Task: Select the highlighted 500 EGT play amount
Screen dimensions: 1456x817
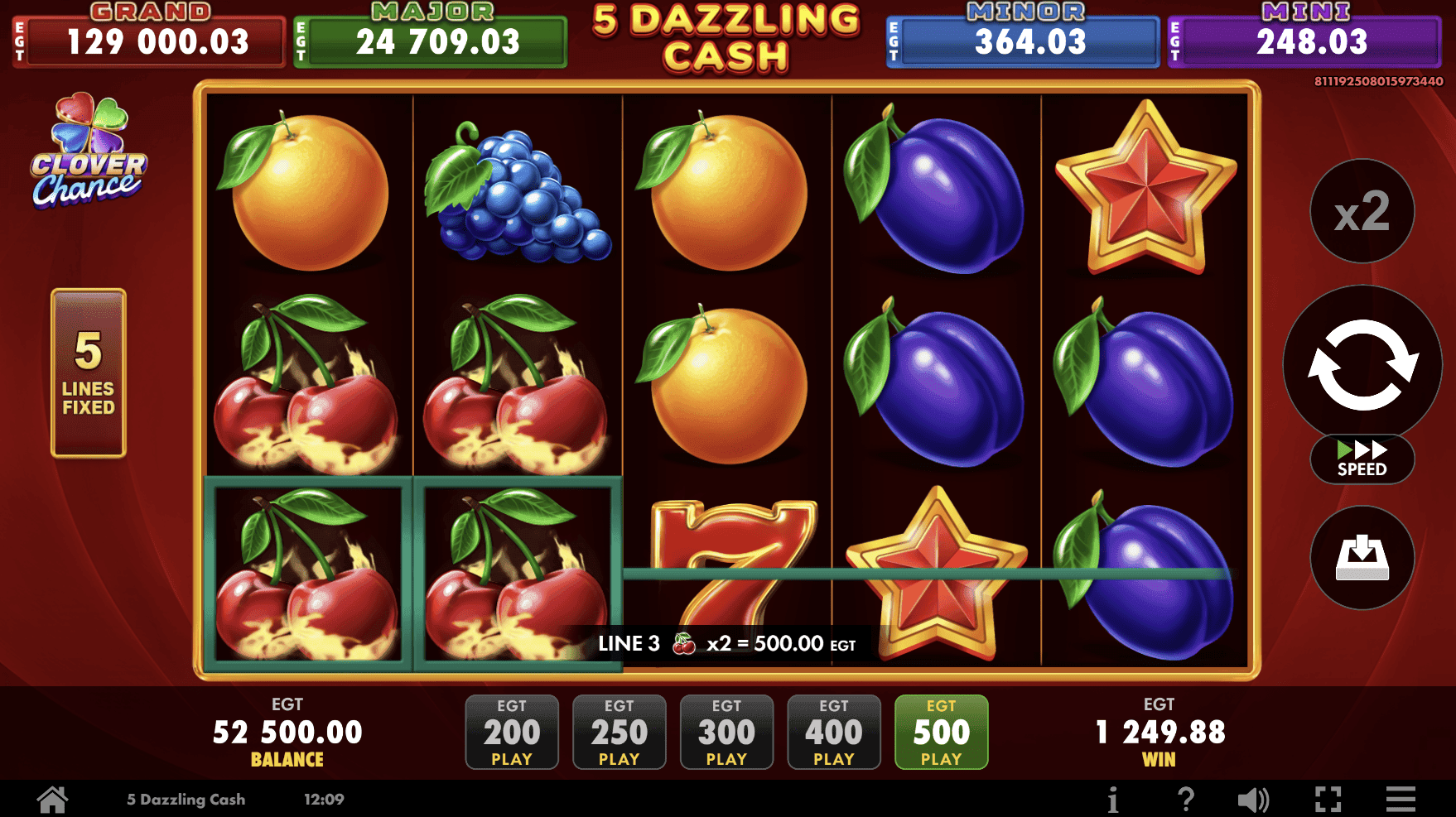Action: [x=941, y=732]
